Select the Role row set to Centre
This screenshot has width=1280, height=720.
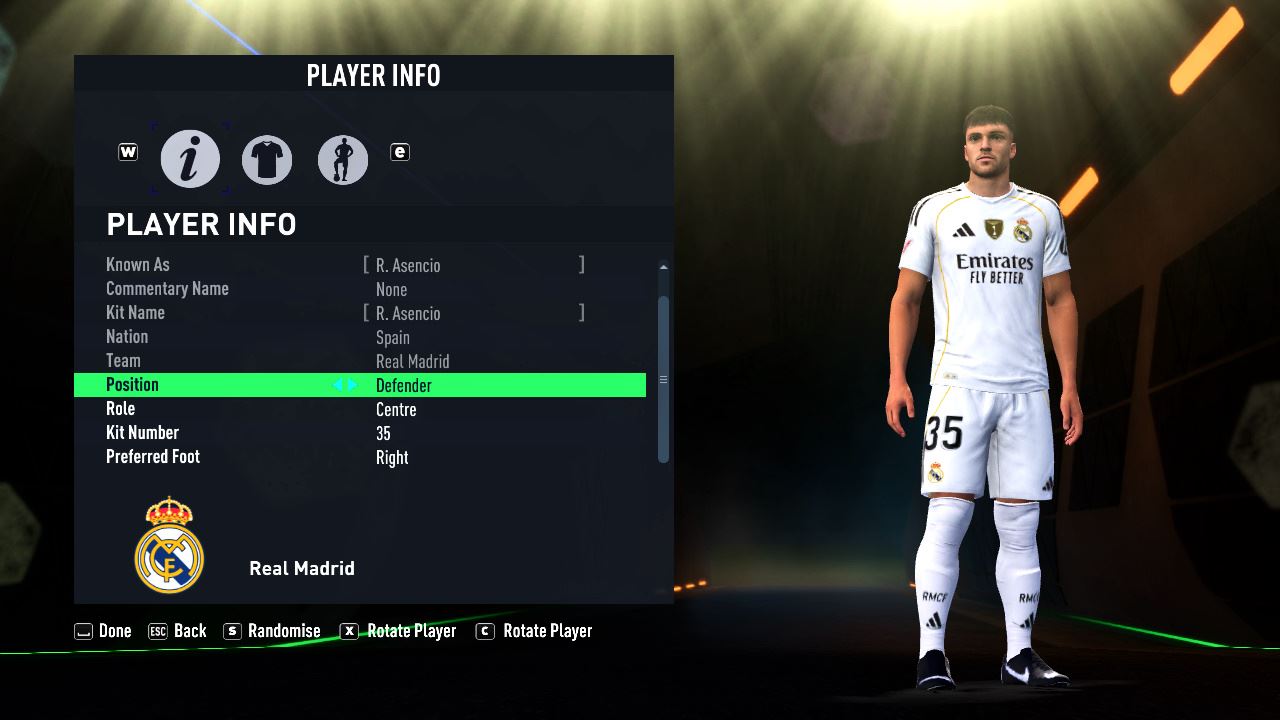tap(360, 409)
